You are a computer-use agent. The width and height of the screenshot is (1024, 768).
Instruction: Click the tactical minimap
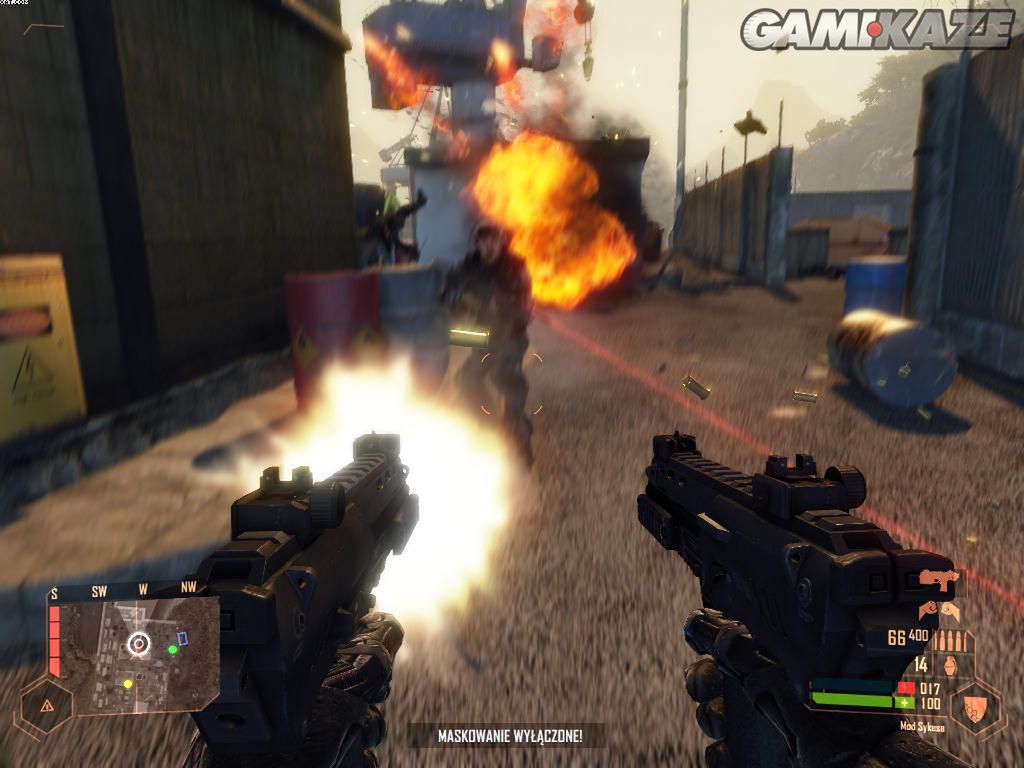point(133,654)
